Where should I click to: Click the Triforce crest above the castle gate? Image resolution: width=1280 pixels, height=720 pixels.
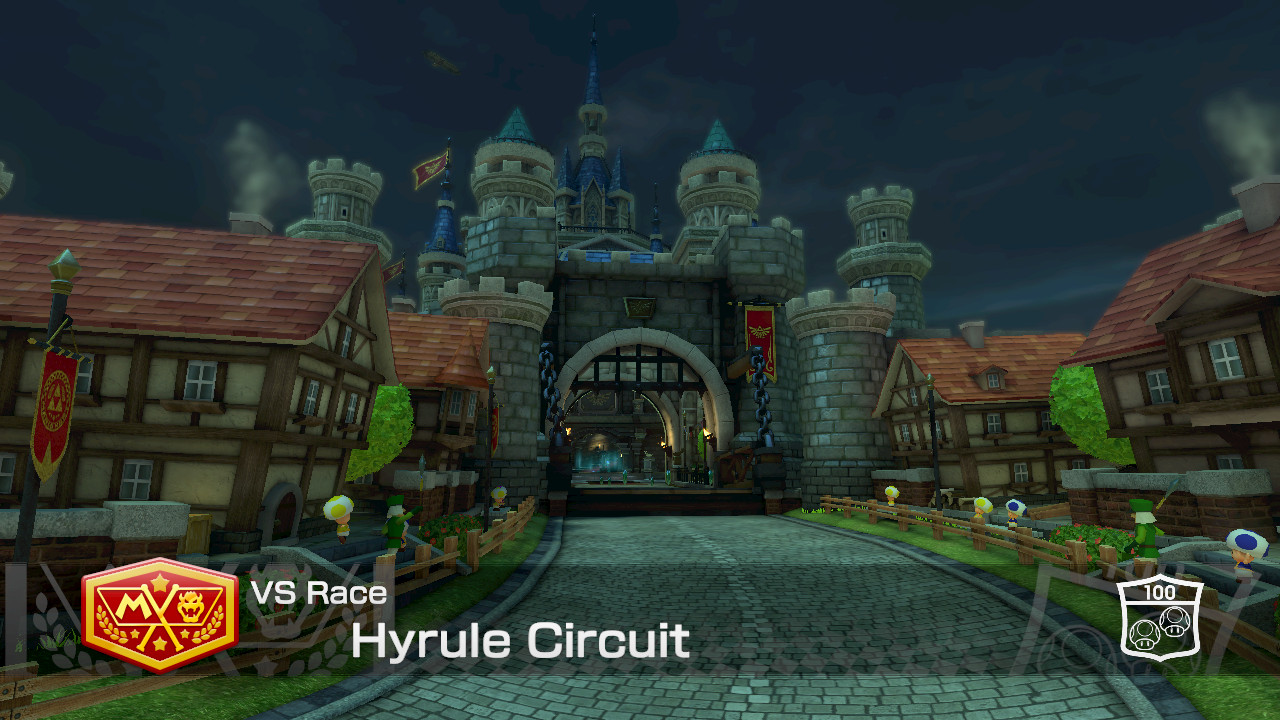click(638, 306)
